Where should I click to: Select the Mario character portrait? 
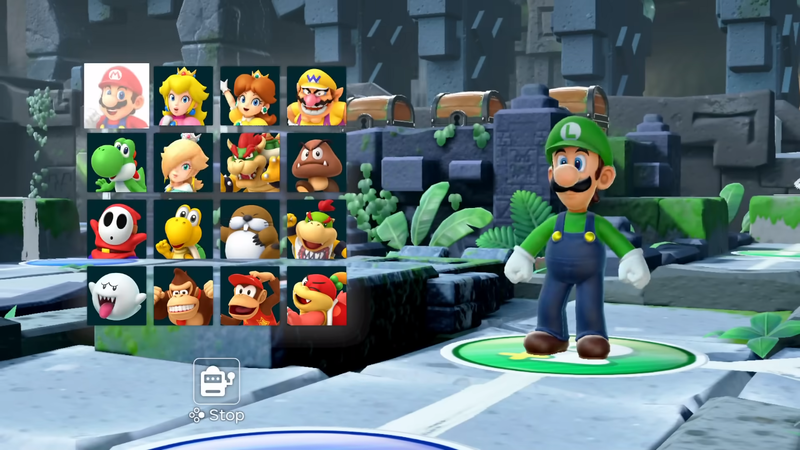pos(117,96)
